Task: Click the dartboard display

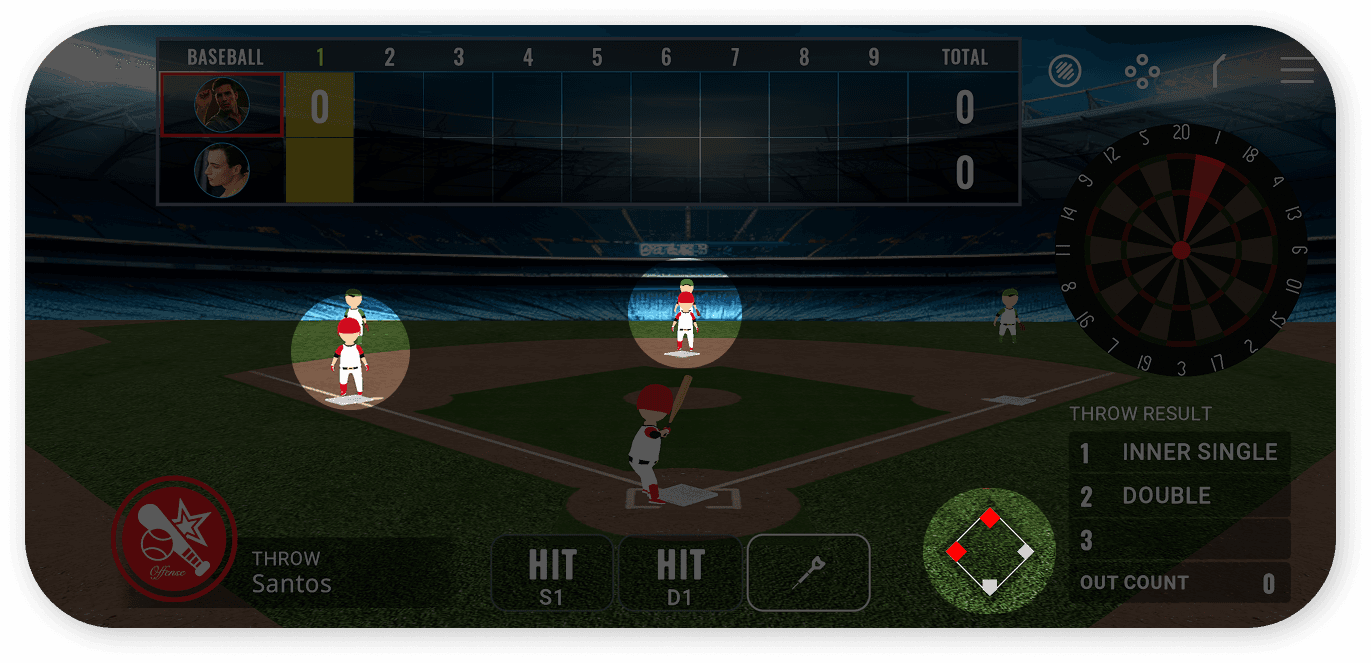Action: coord(1181,249)
